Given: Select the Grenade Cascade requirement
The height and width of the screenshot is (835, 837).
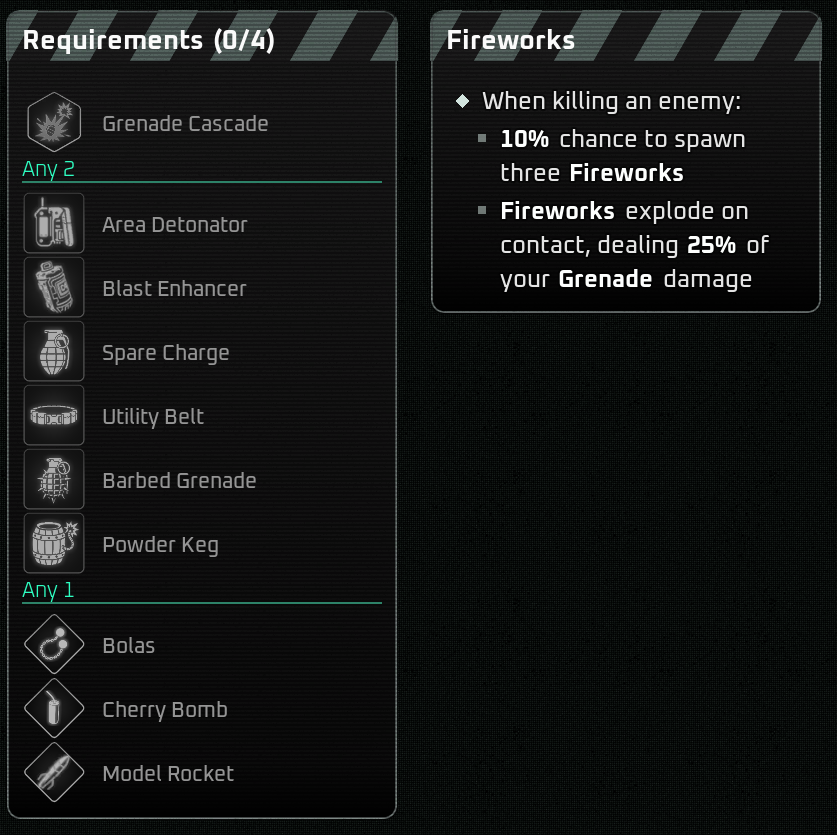Looking at the screenshot, I should pyautogui.click(x=185, y=124).
